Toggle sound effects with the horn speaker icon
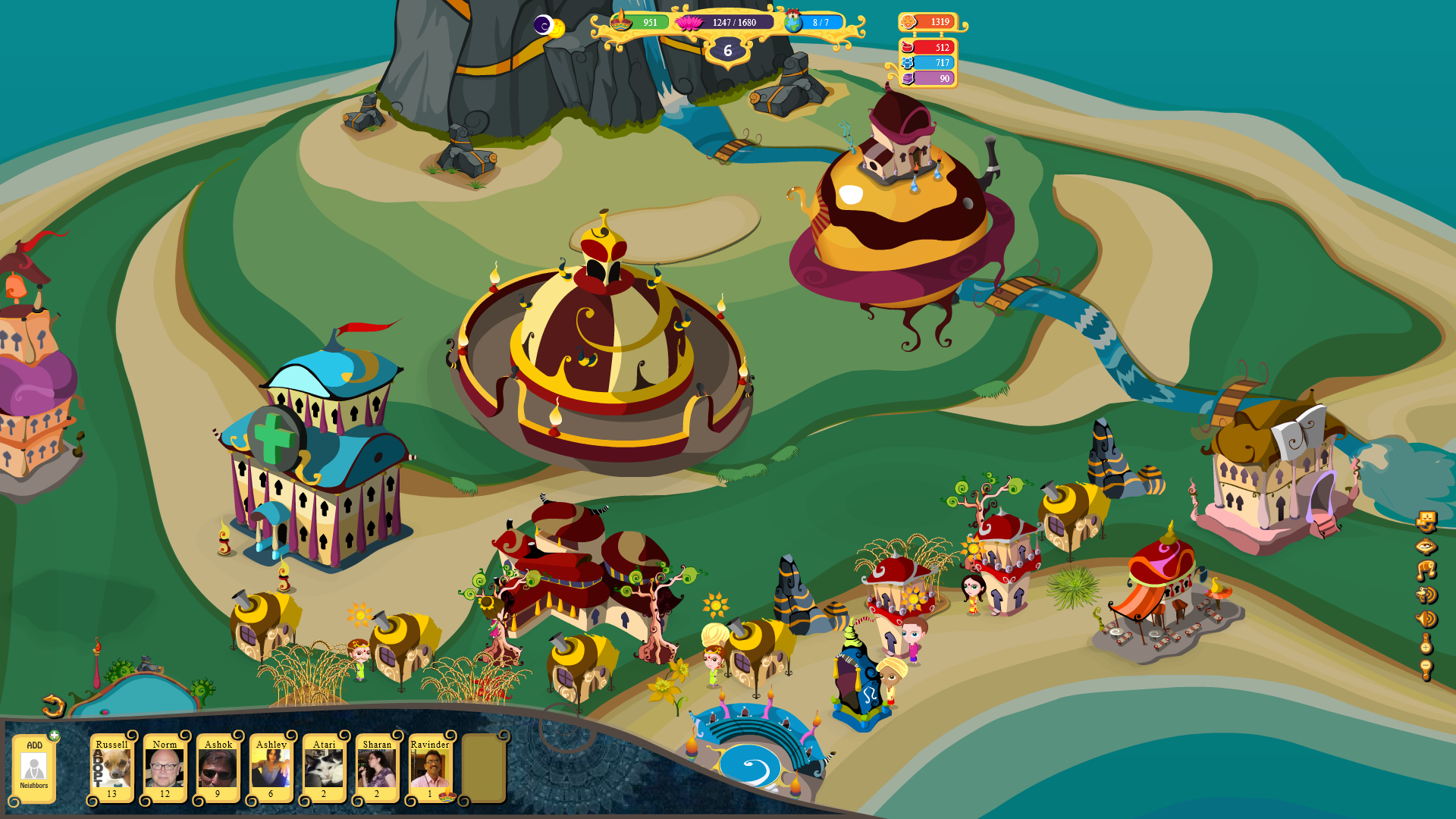This screenshot has height=819, width=1456. 1426,619
